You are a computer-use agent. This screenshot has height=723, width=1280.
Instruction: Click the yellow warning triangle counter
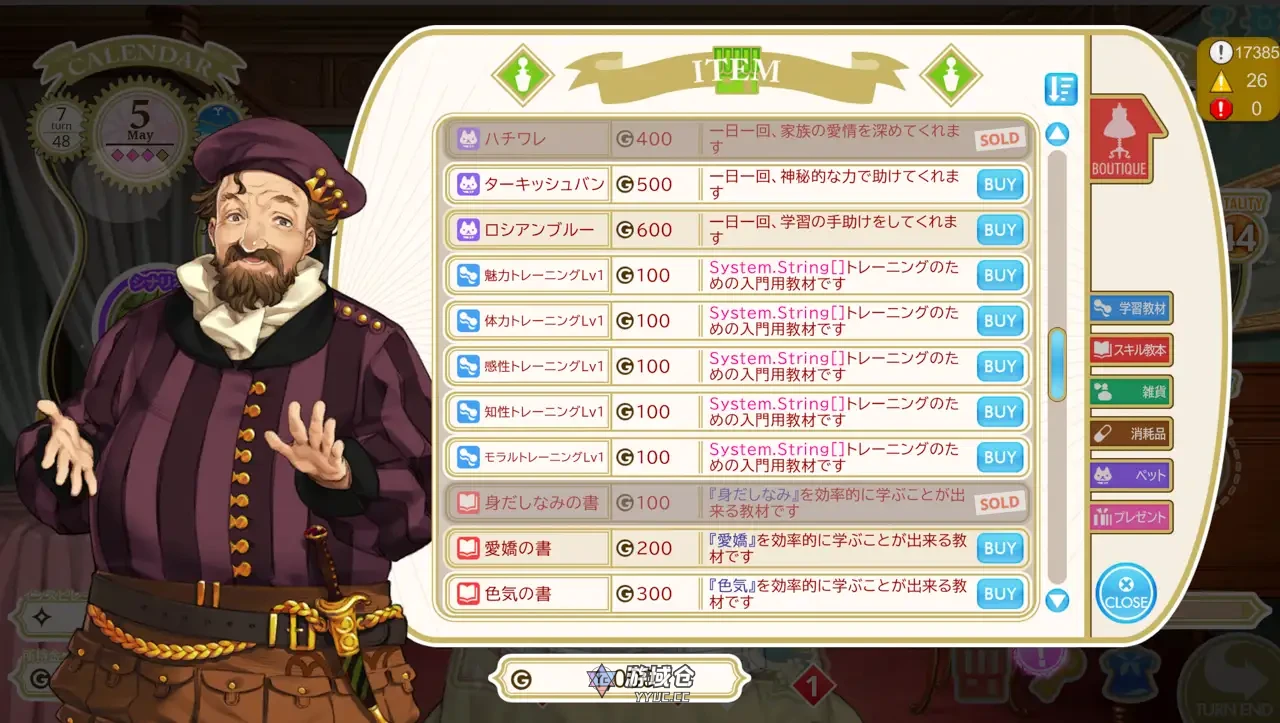pos(1221,82)
